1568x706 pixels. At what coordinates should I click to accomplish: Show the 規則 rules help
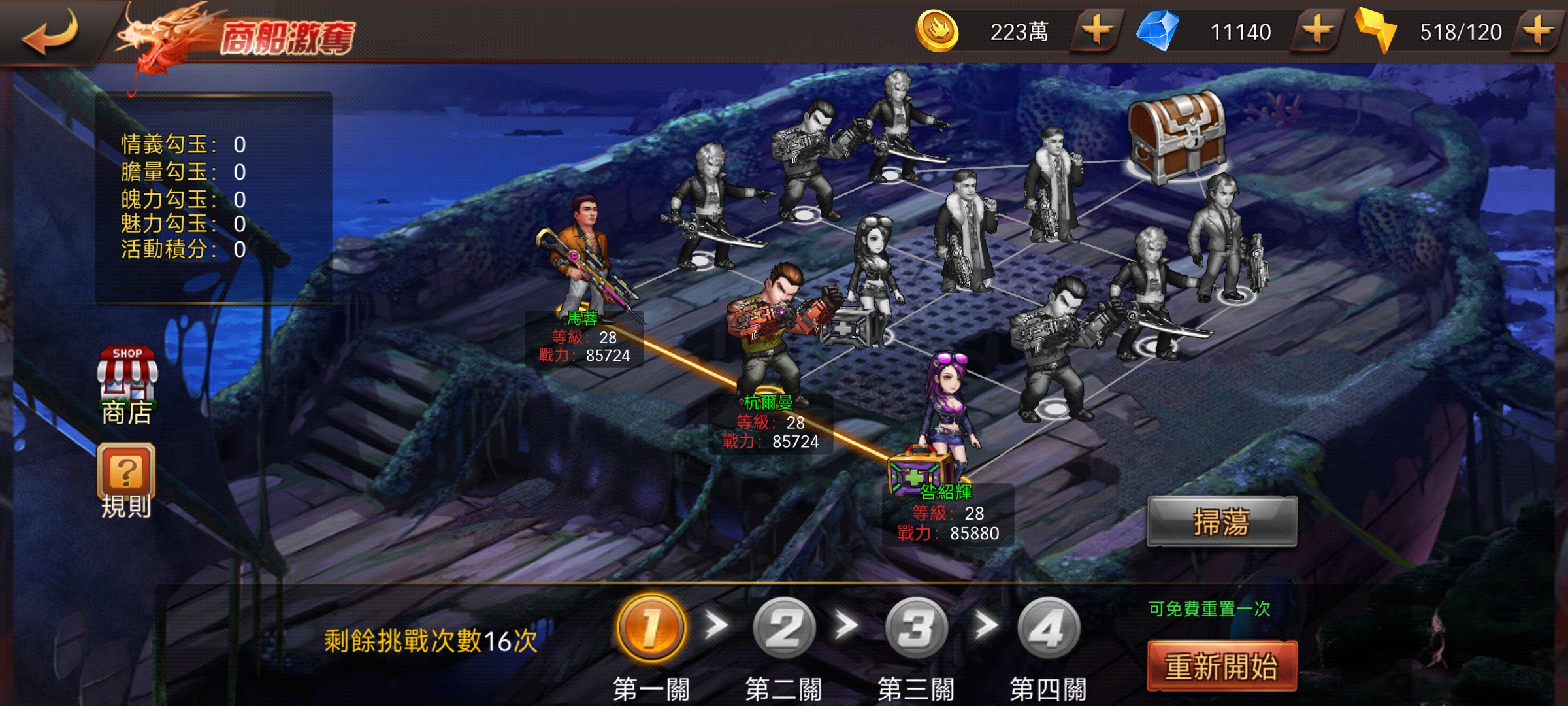coord(126,480)
